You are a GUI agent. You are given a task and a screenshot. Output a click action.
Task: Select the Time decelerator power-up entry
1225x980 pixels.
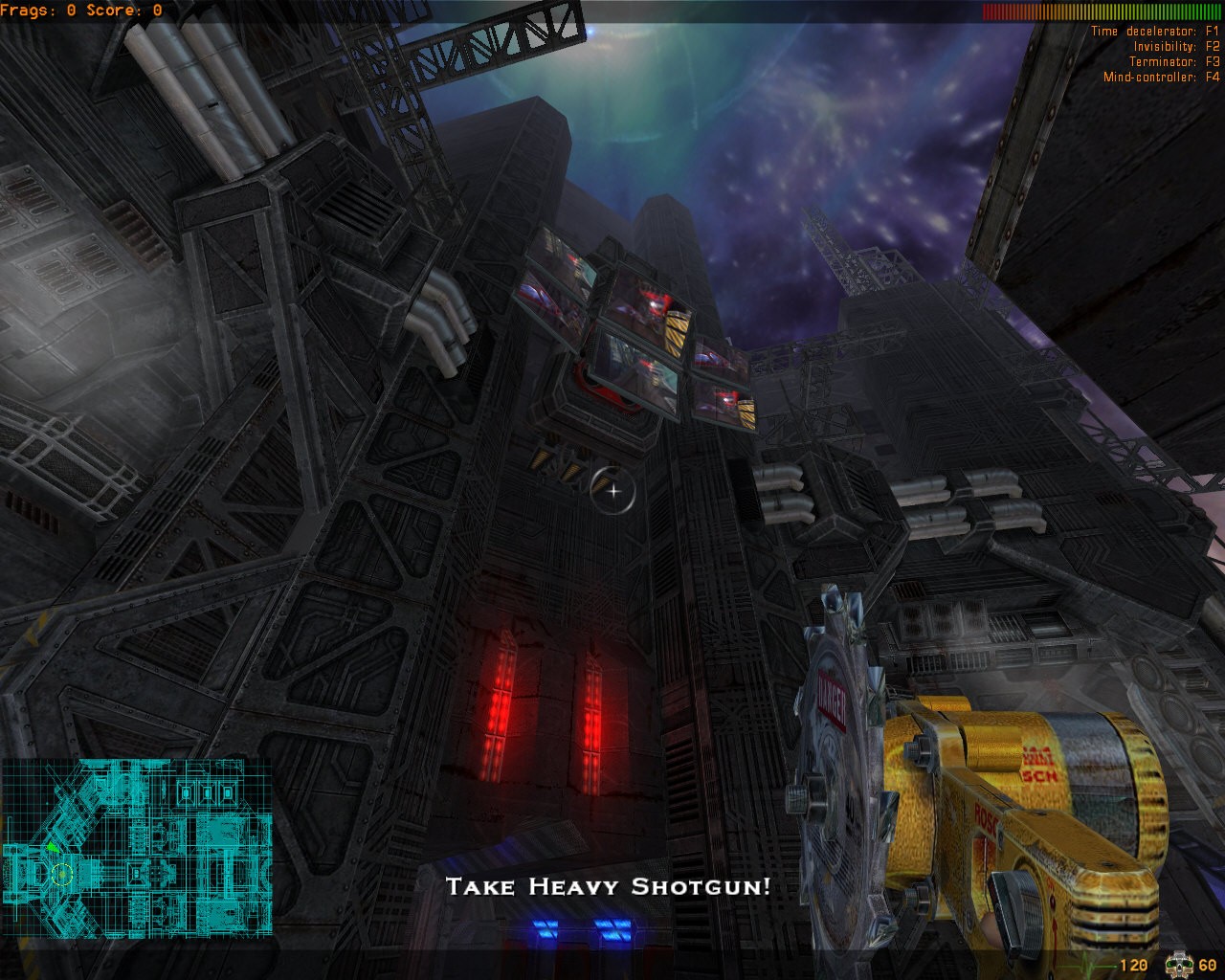pyautogui.click(x=1155, y=32)
